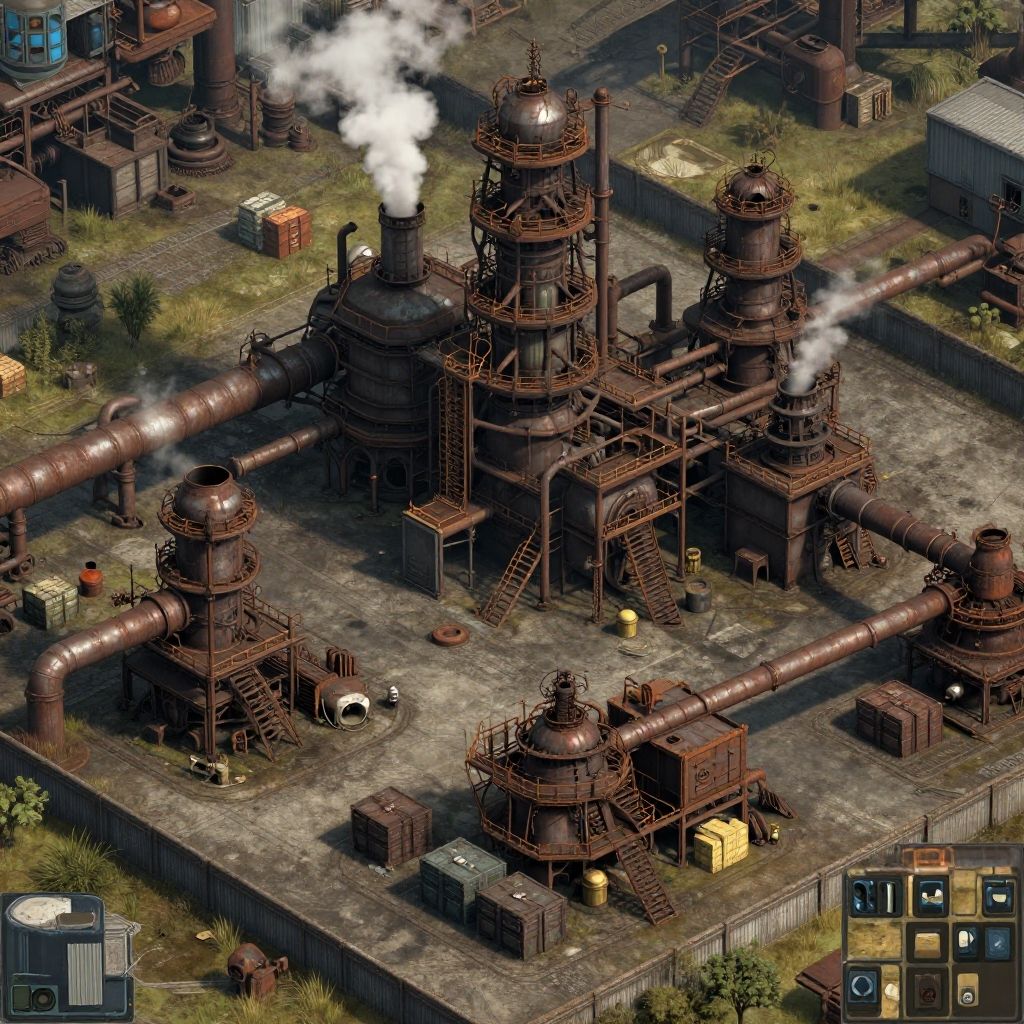The image size is (1024, 1024).
Task: Open the orange tab atop the inventory panel
Action: click(x=929, y=858)
